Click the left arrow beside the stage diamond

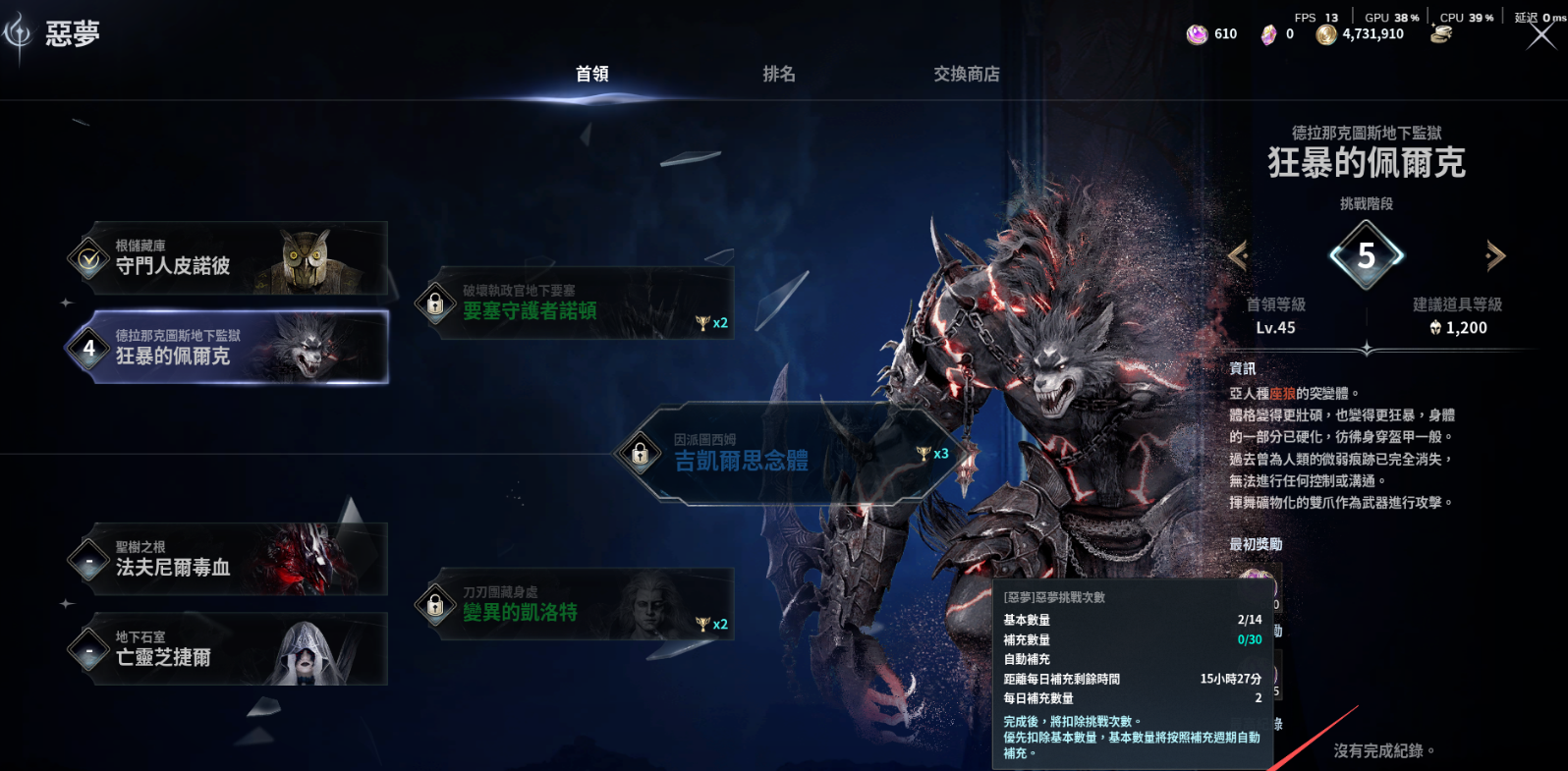[x=1240, y=253]
